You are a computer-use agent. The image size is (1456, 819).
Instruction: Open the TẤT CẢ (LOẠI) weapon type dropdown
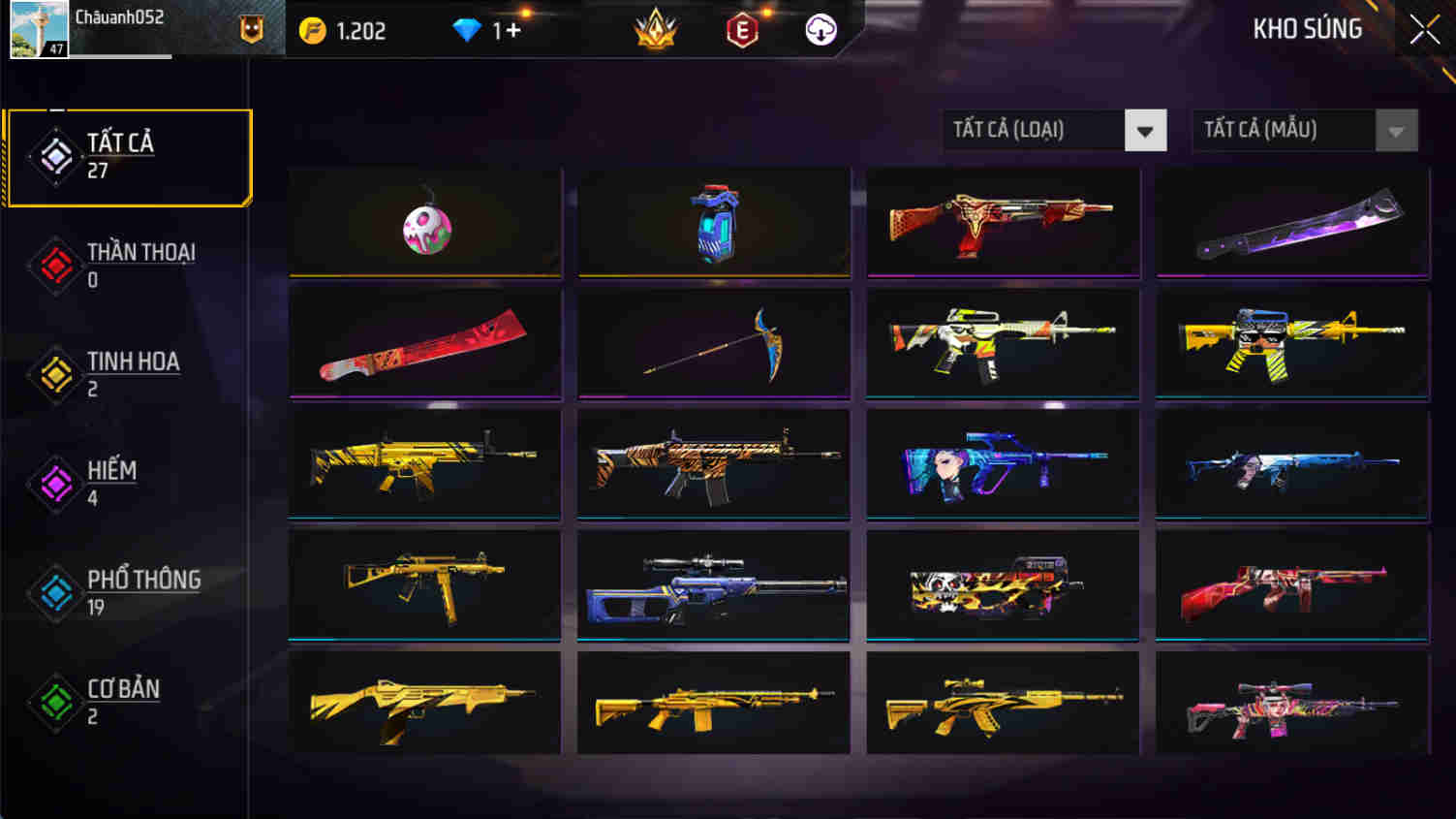(x=1051, y=129)
